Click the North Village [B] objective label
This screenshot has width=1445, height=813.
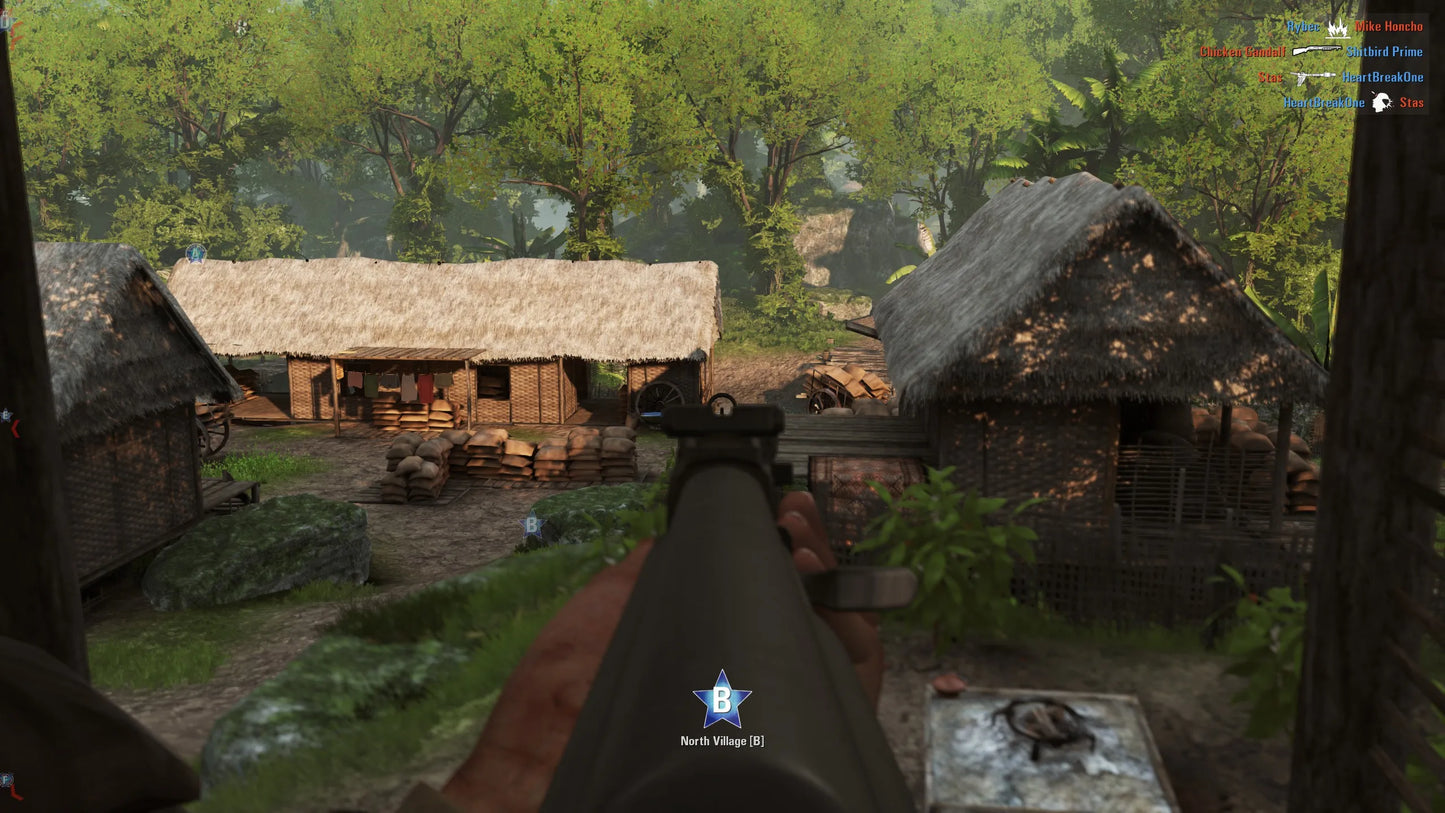723,741
